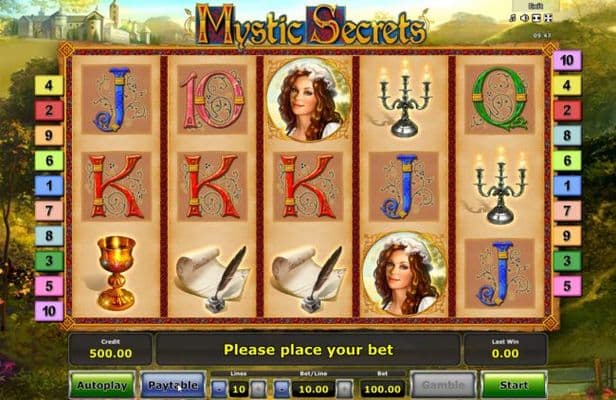Open the Paytable

[172, 385]
